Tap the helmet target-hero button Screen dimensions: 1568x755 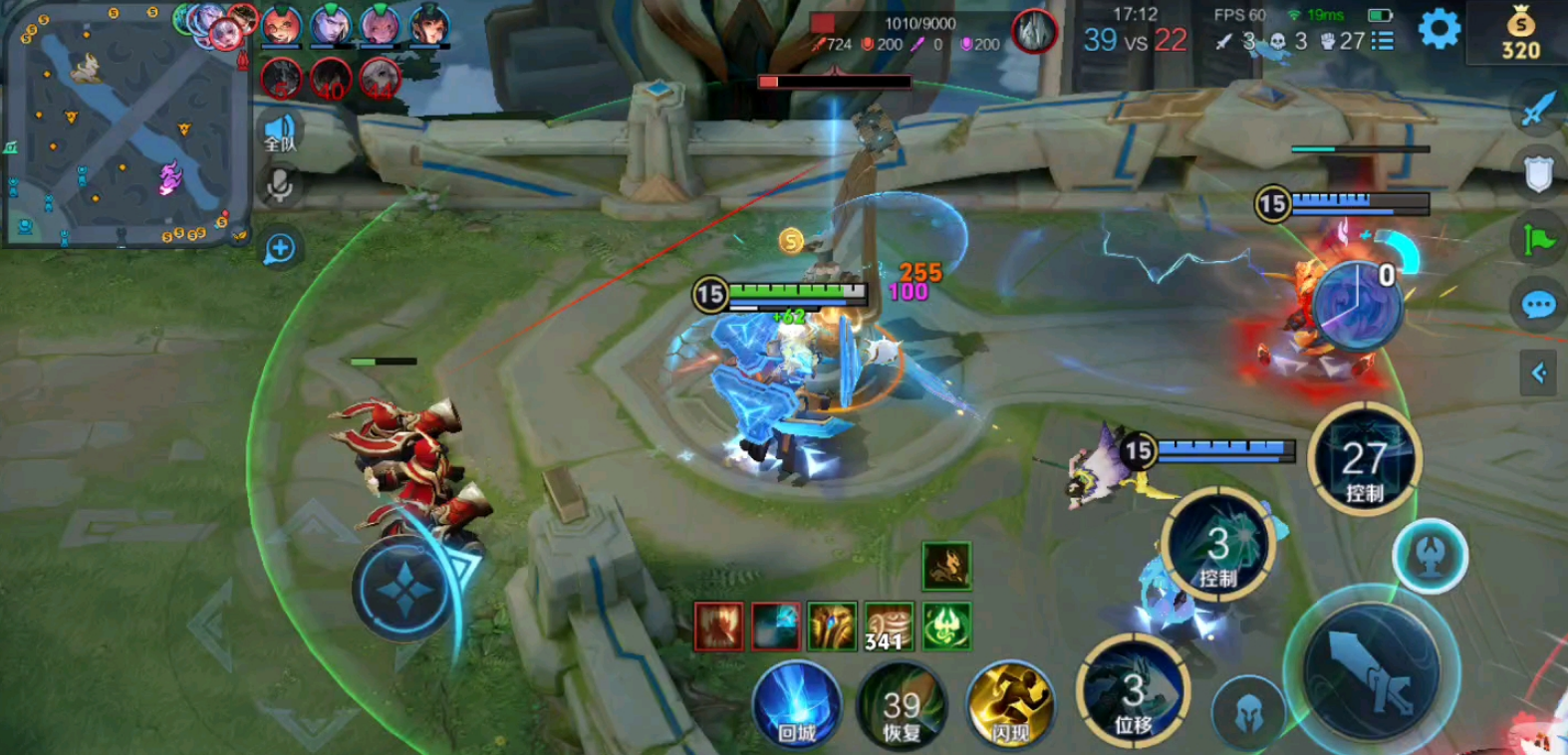[x=1247, y=711]
